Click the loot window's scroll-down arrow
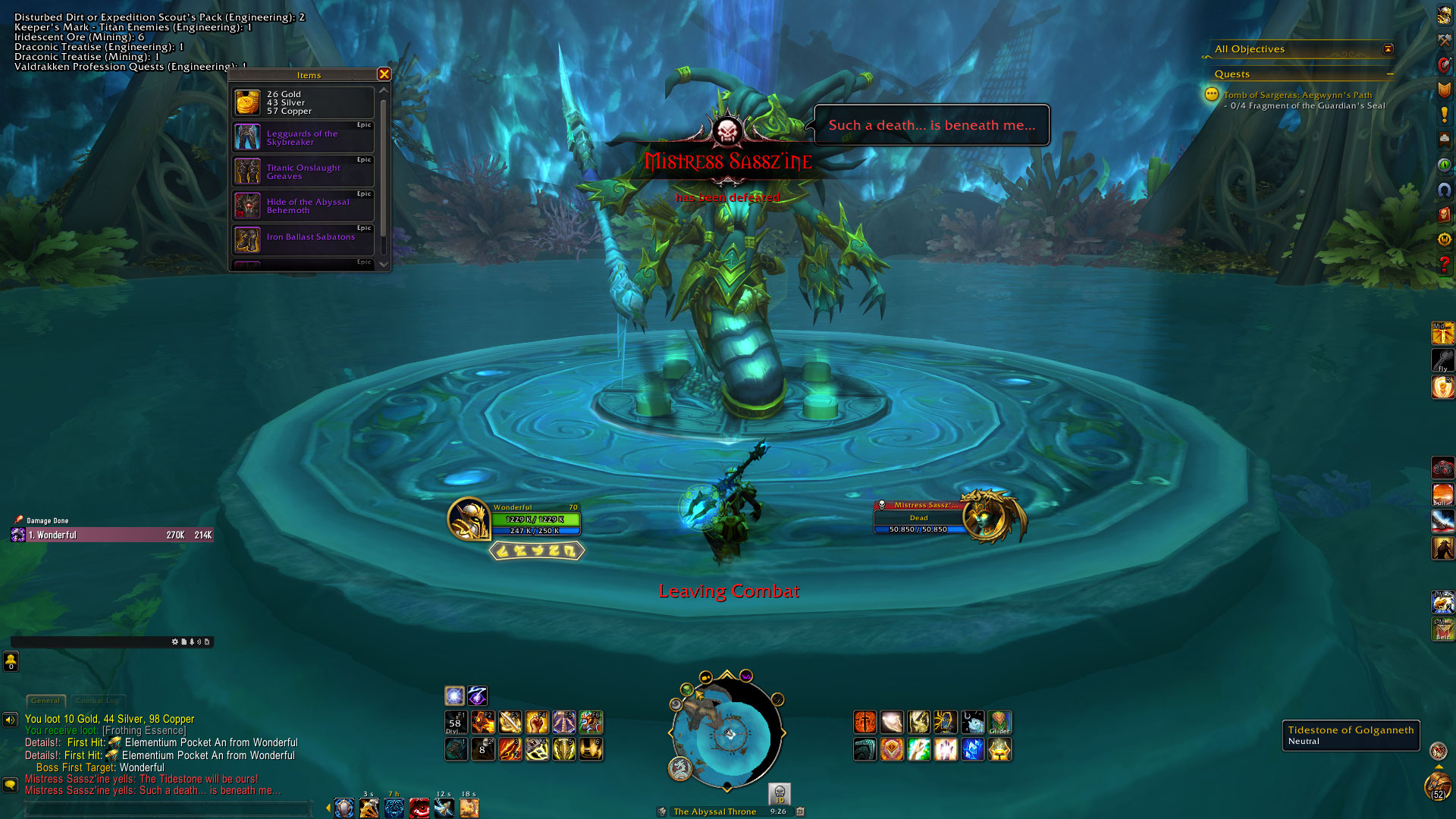 tap(384, 264)
